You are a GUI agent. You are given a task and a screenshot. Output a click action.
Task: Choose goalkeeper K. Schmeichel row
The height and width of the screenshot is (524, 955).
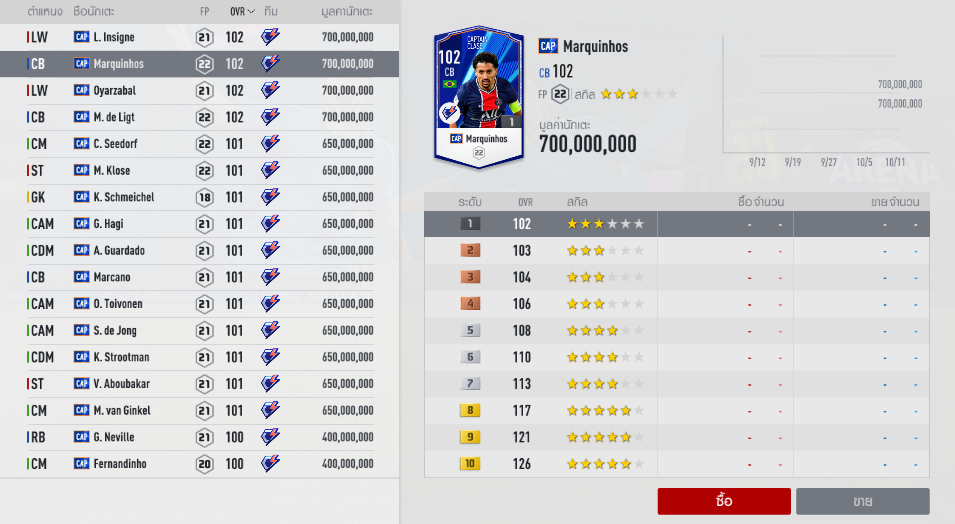click(x=200, y=197)
